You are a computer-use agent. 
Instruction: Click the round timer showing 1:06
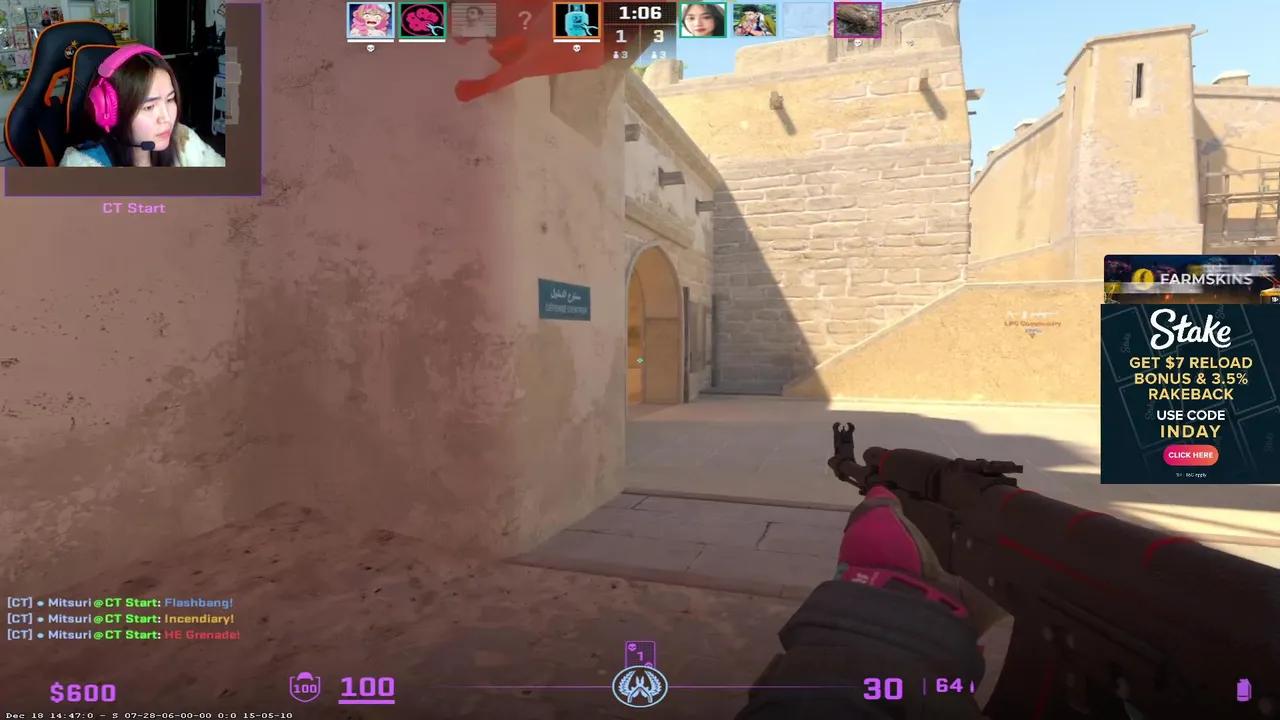pyautogui.click(x=640, y=14)
